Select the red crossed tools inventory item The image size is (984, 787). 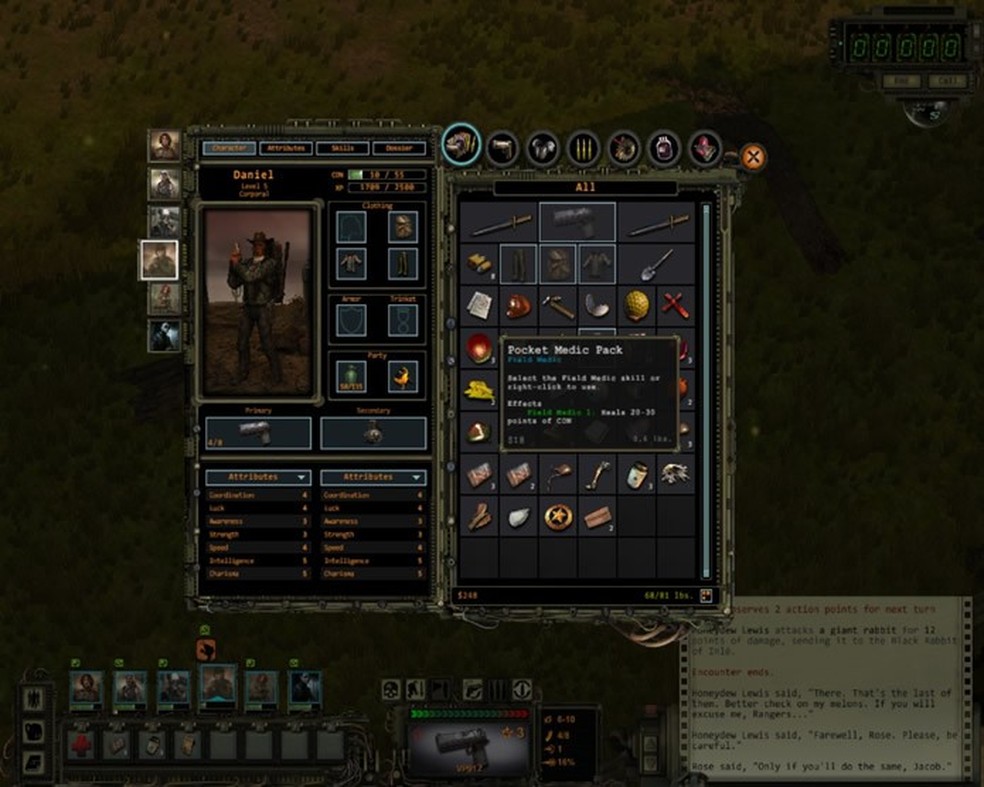(675, 304)
